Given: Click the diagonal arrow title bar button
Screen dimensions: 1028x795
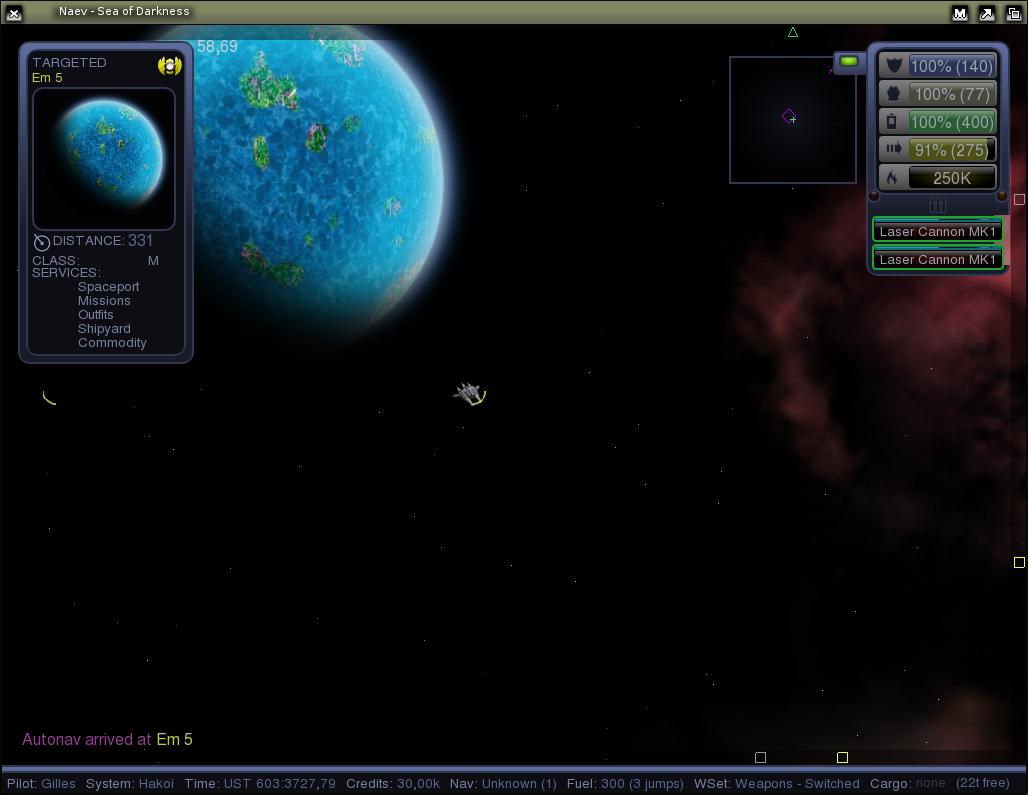Looking at the screenshot, I should (x=986, y=13).
